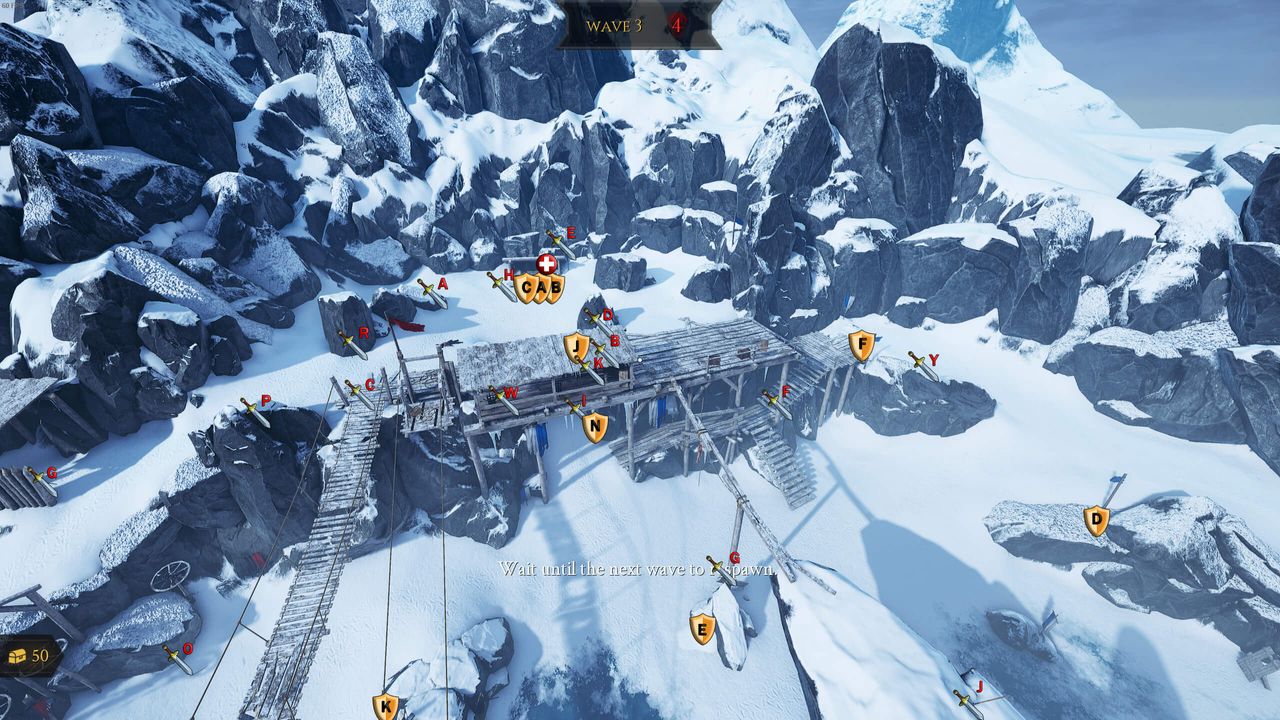Select the shield marker labeled J
1280x720 pixels.
tap(575, 347)
